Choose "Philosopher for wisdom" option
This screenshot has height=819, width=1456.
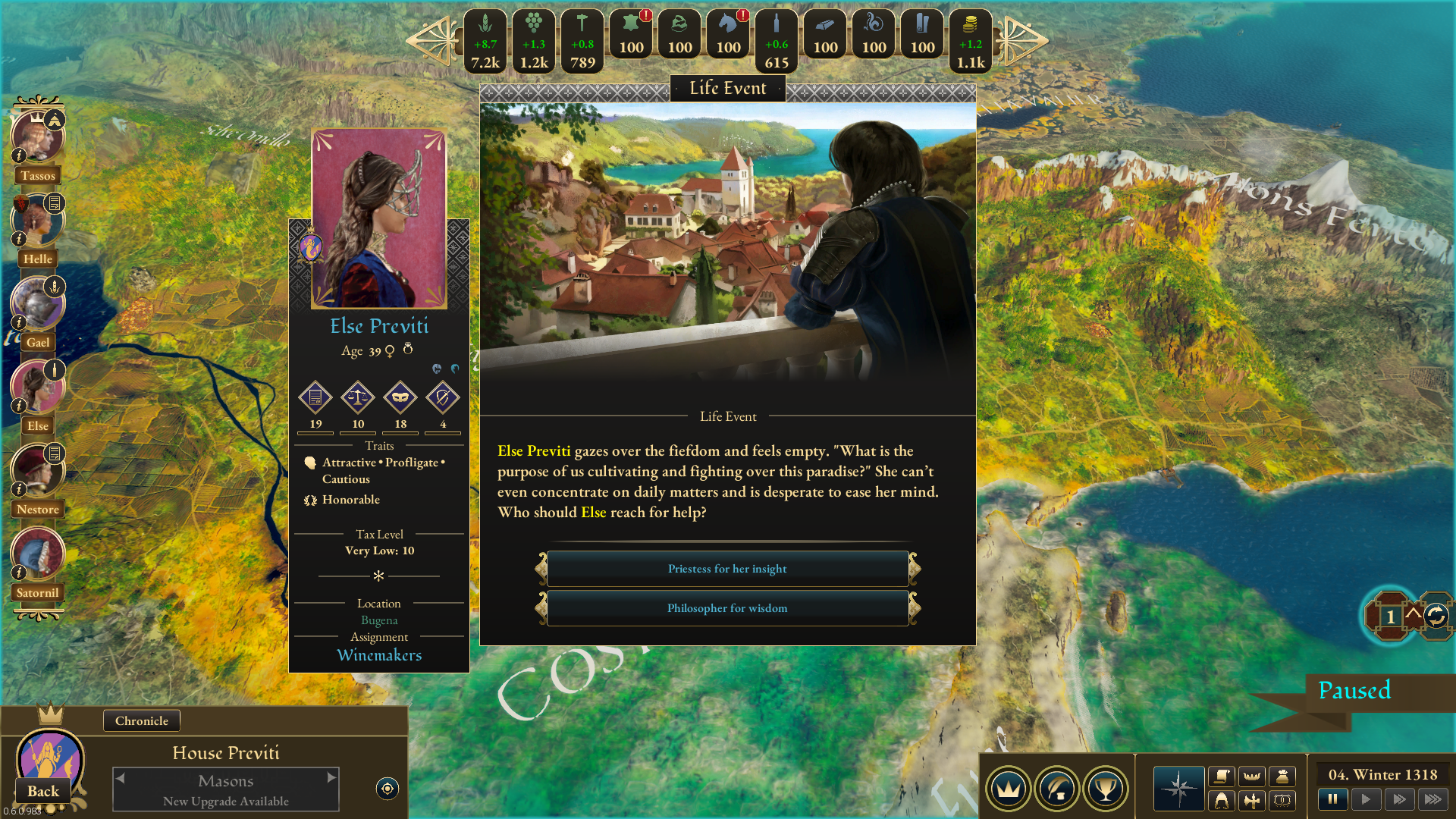click(727, 608)
